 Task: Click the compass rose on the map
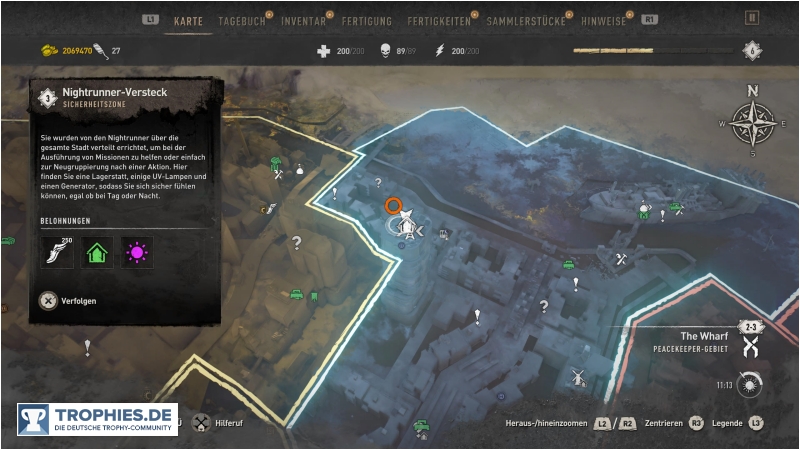coord(752,122)
